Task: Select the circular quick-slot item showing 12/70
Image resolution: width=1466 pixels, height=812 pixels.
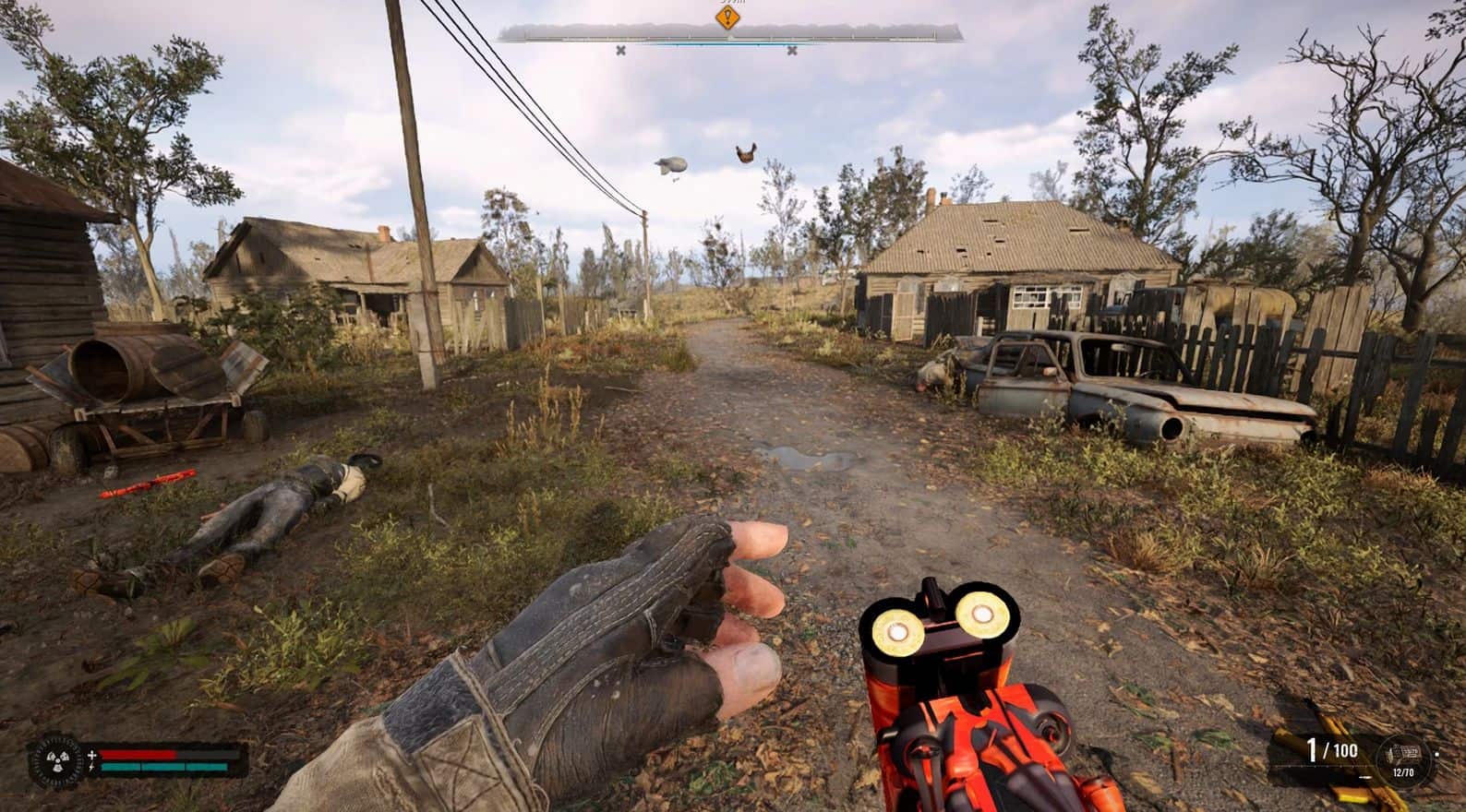Action: 1404,758
